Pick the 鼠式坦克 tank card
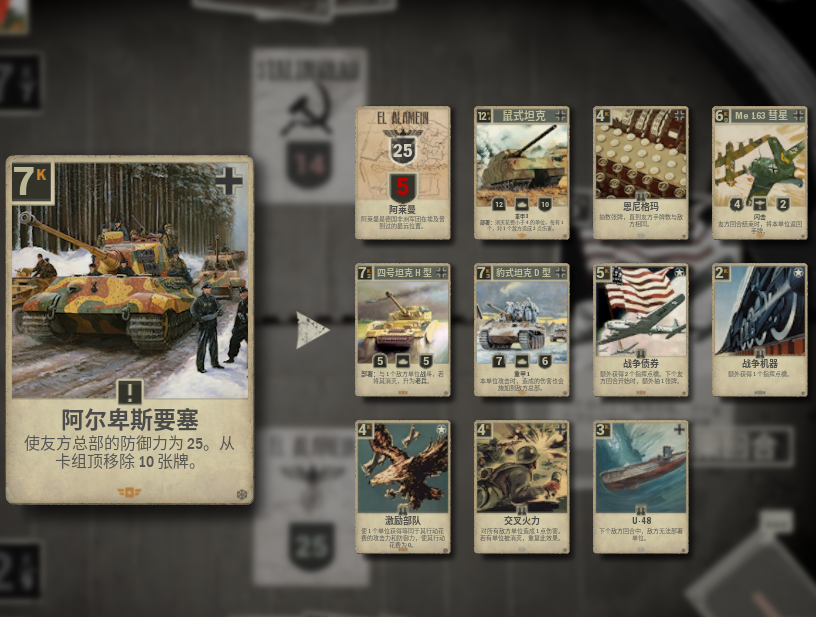Viewport: 816px width, 617px height. tap(521, 173)
